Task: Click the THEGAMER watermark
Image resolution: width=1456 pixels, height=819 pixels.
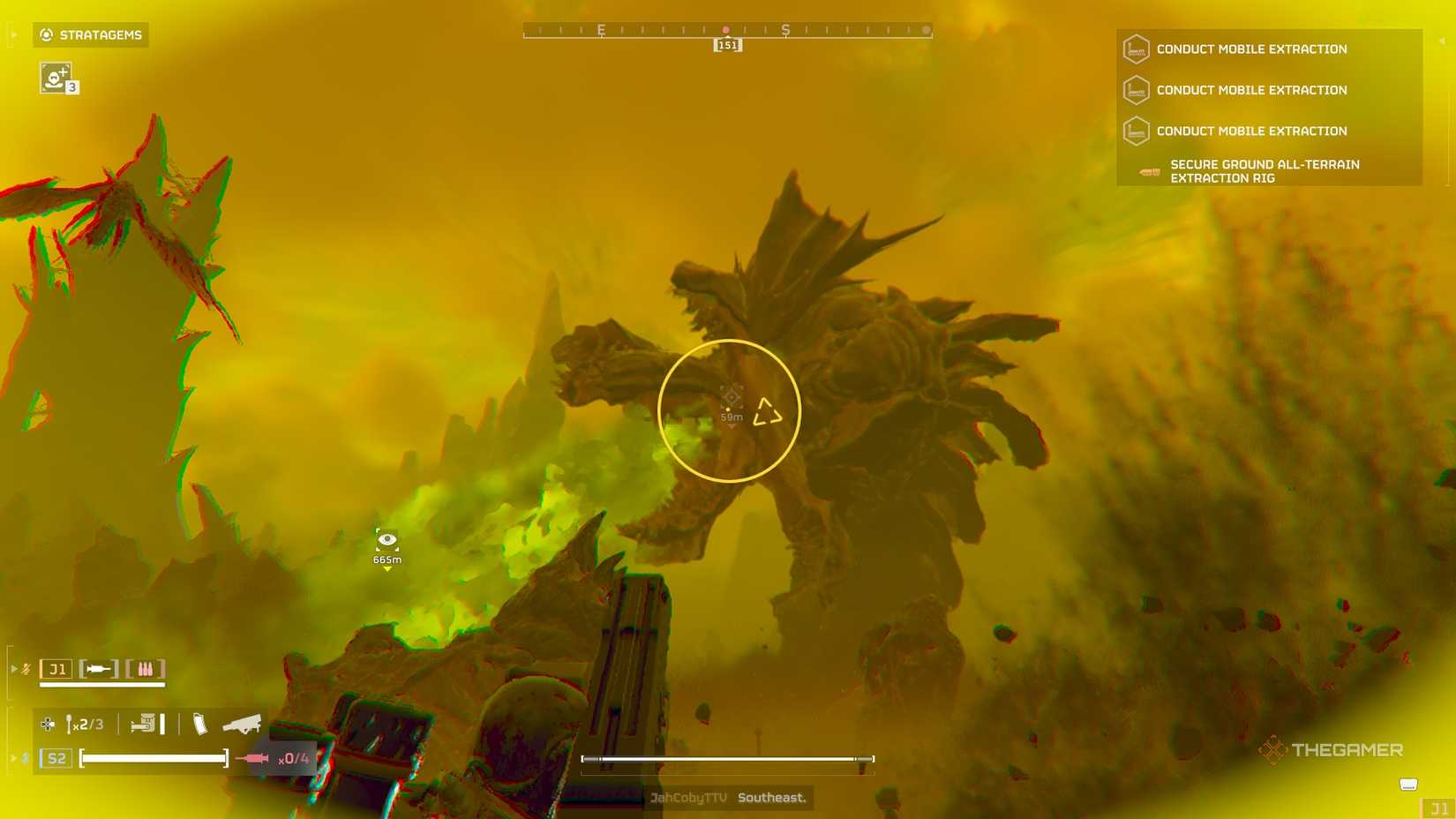Action: [x=1332, y=750]
